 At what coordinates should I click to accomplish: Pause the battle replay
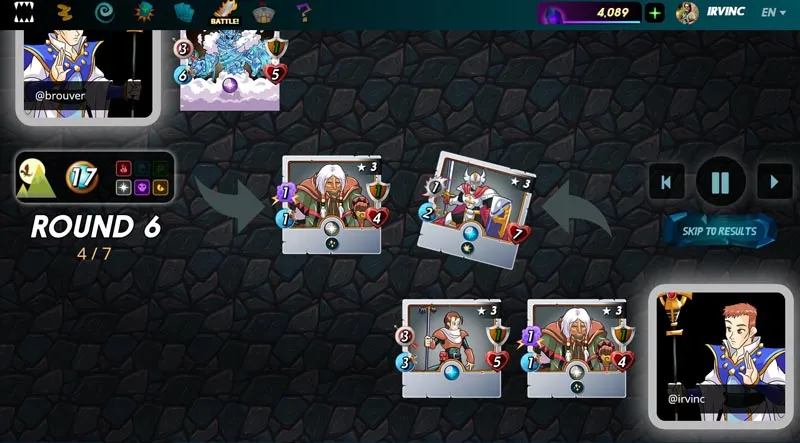coord(720,182)
